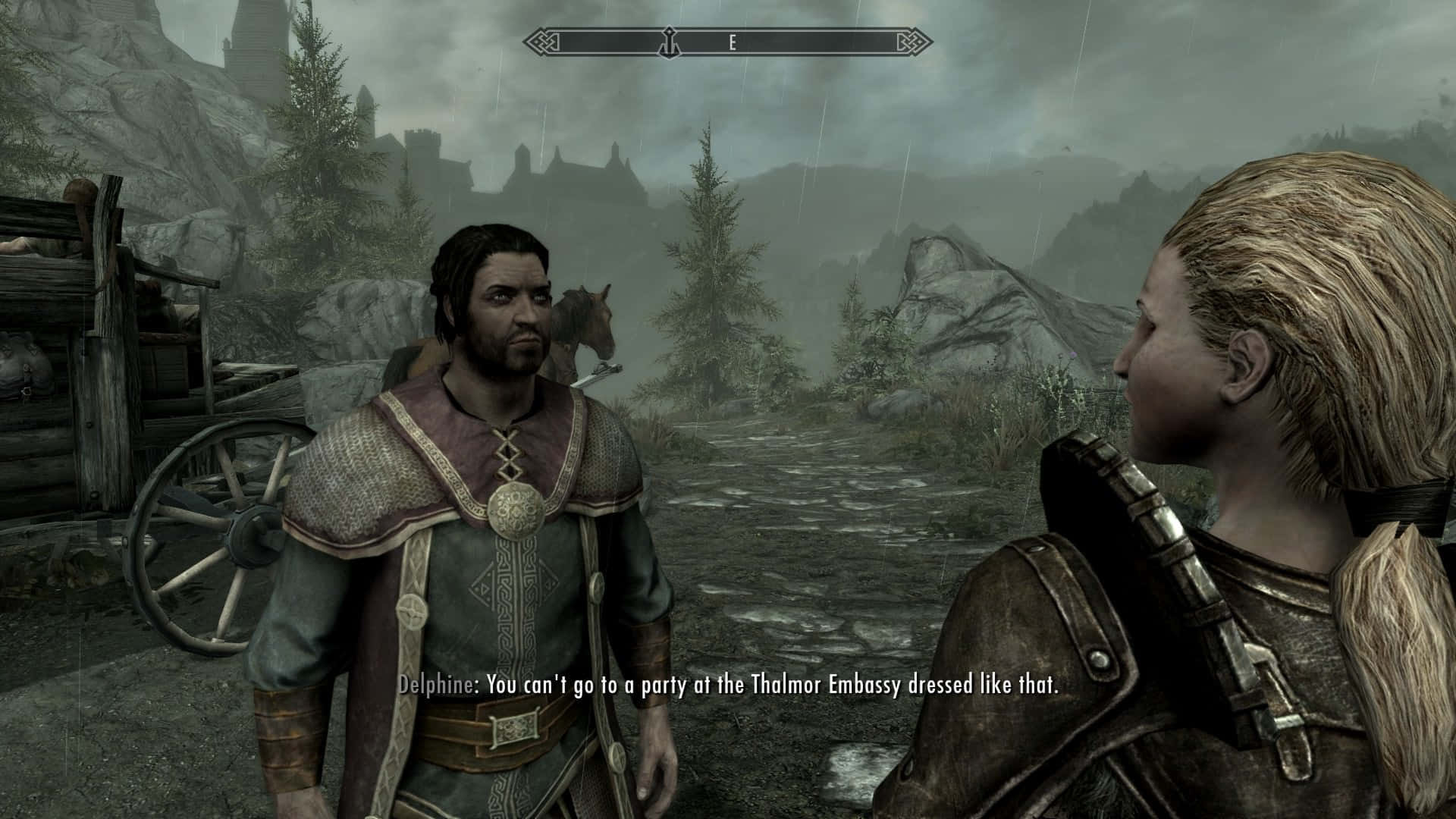
Task: Click the compass bar at the top
Action: tap(728, 42)
